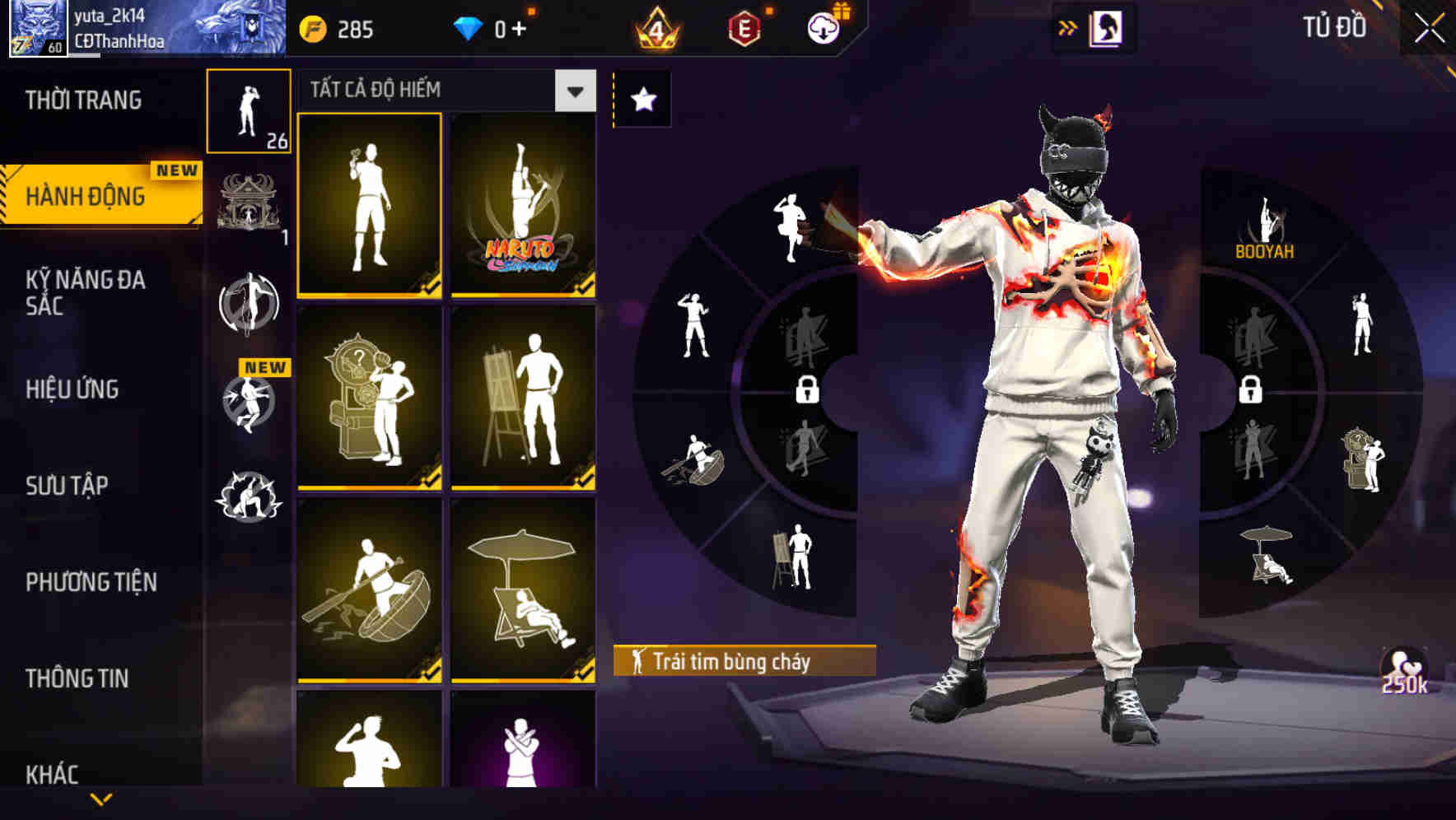Select the emote category icon showing 26 items
This screenshot has height=820, width=1456.
coord(250,111)
